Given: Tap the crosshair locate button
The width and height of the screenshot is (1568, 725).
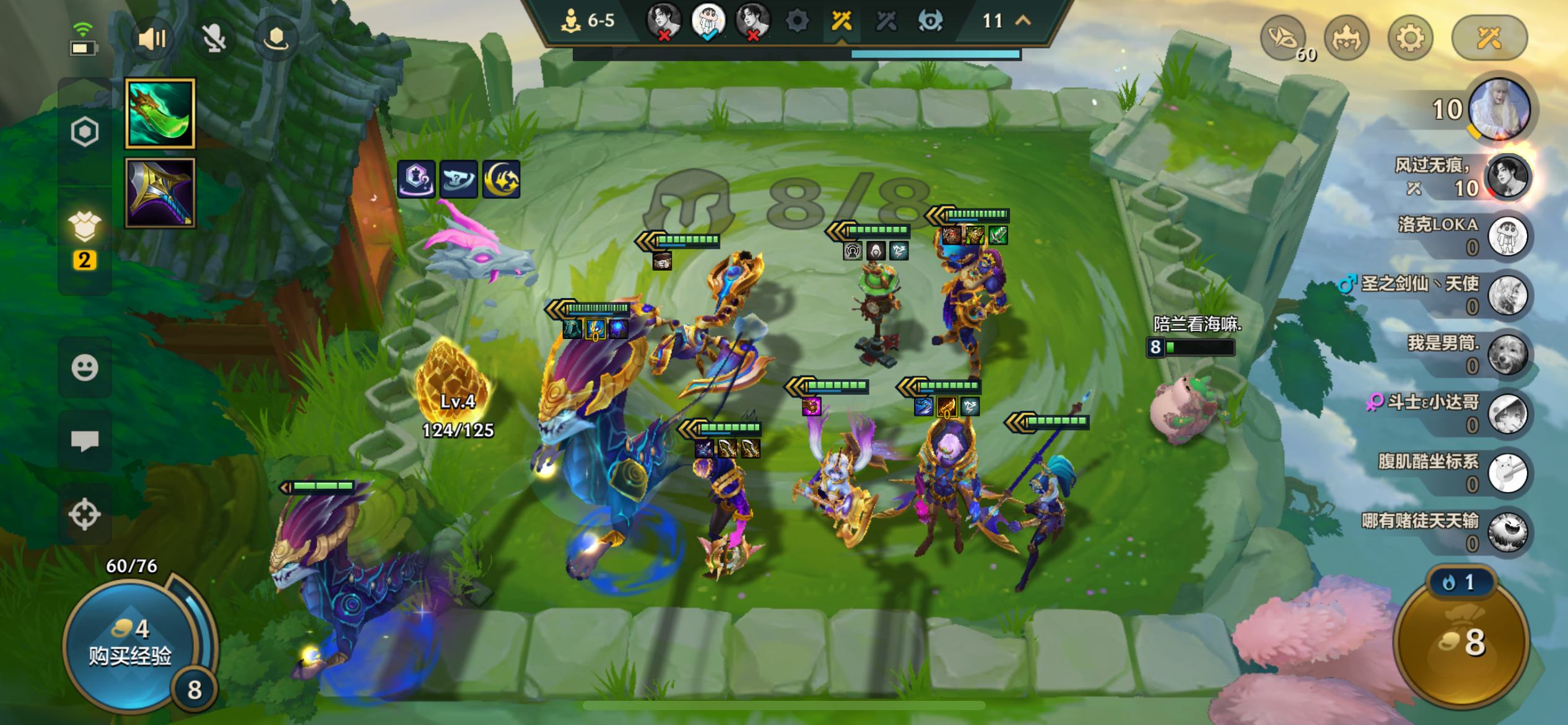Looking at the screenshot, I should (85, 514).
